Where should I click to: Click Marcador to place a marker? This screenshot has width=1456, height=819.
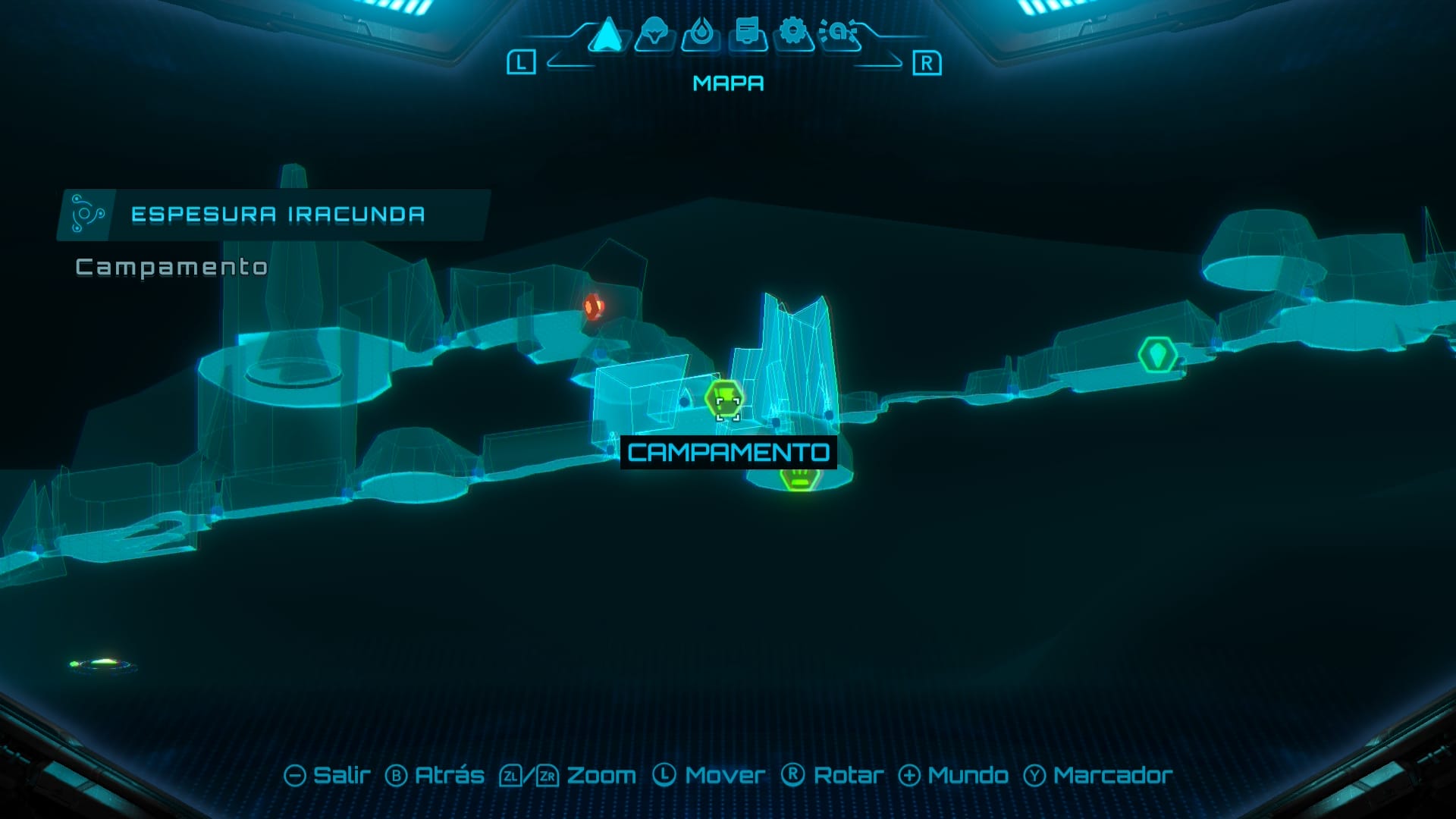pyautogui.click(x=1106, y=776)
